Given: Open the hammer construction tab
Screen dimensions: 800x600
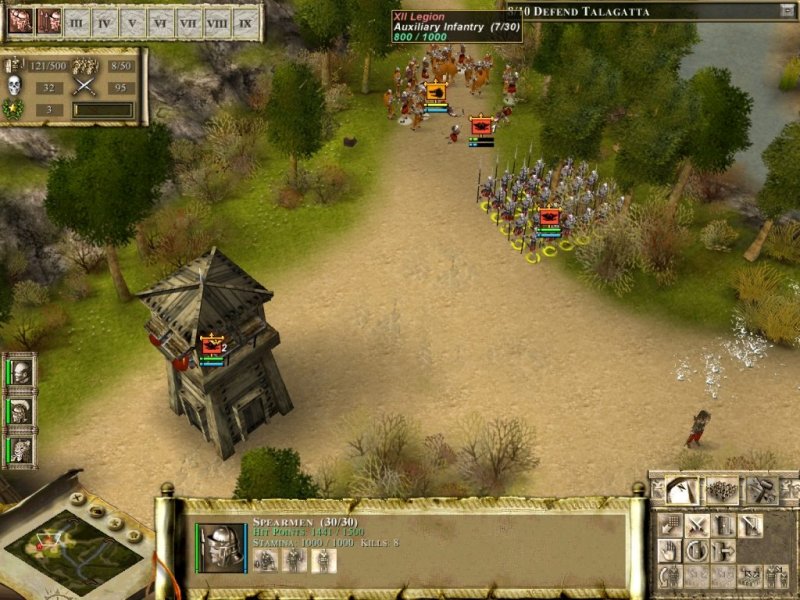Looking at the screenshot, I should tap(762, 490).
